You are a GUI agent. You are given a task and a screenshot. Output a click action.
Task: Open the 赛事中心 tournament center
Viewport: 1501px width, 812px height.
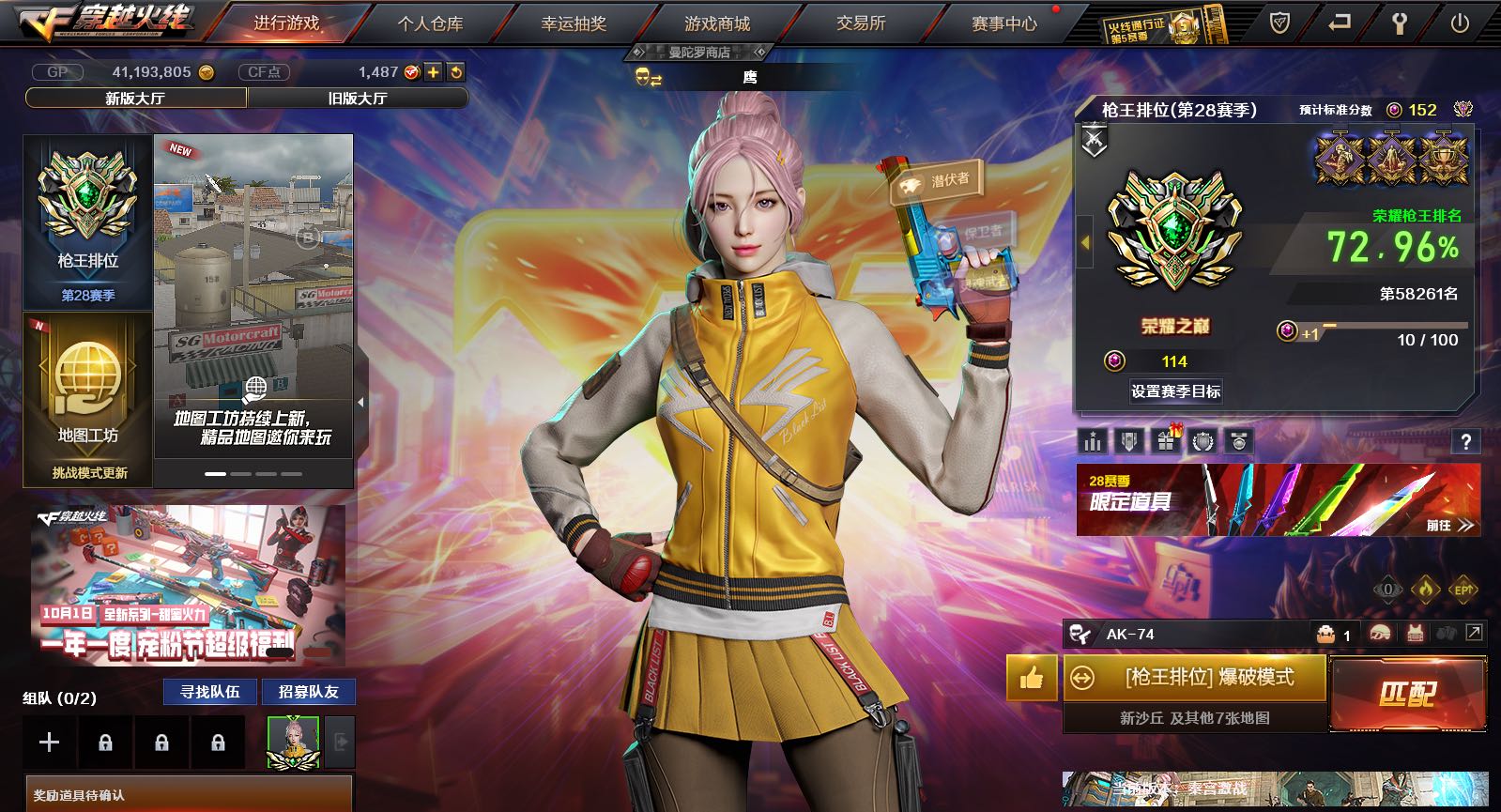point(1003,23)
